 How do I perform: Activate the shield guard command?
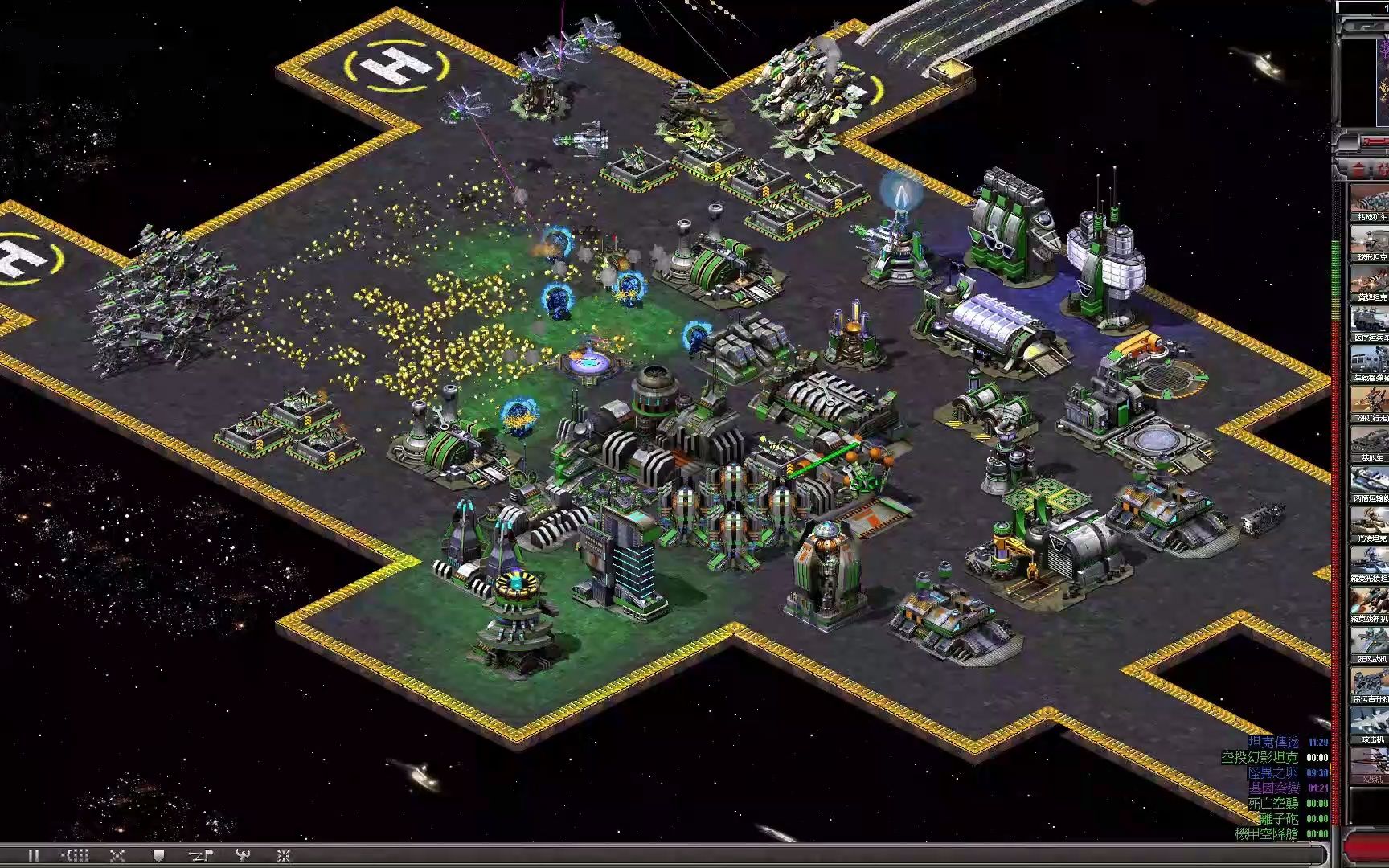tap(158, 855)
